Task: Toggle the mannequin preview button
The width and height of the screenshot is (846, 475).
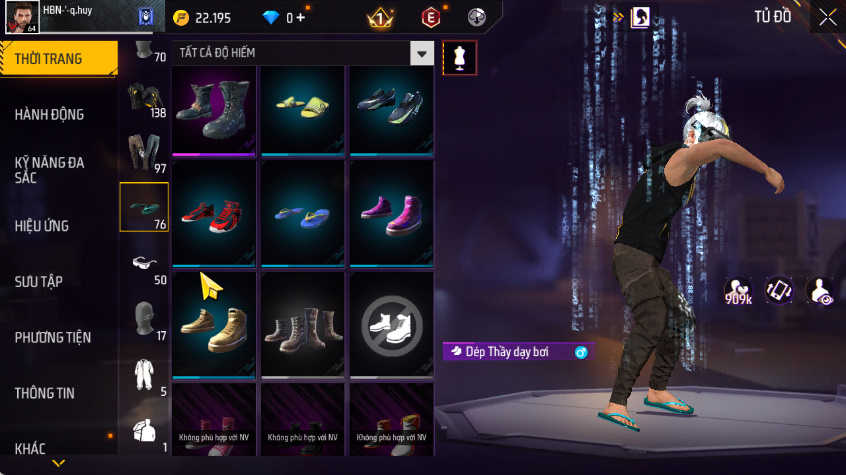Action: (459, 58)
